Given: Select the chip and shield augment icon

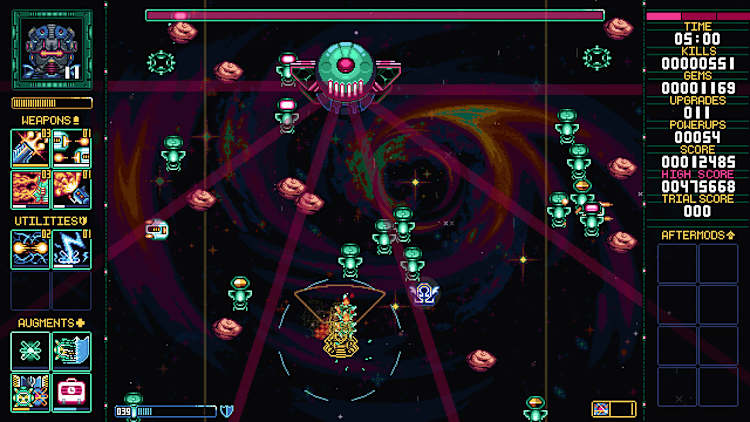Looking at the screenshot, I should (x=71, y=351).
